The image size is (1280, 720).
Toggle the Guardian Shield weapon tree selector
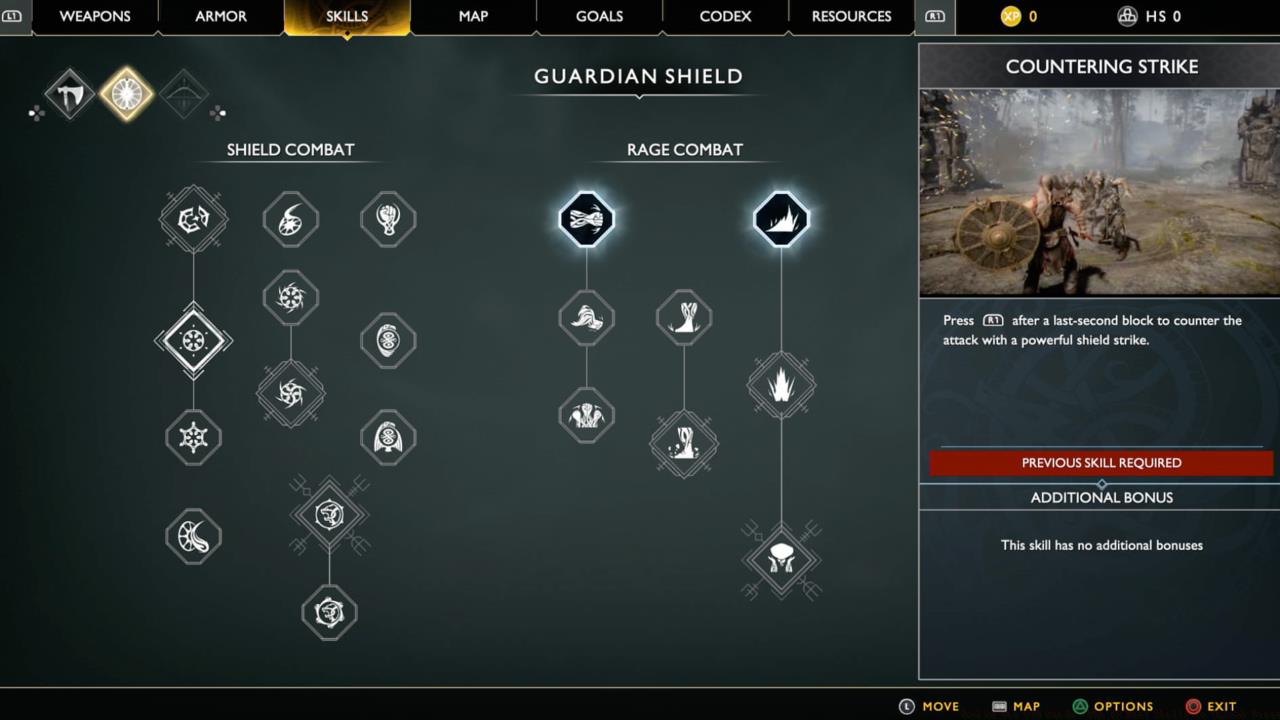click(126, 93)
